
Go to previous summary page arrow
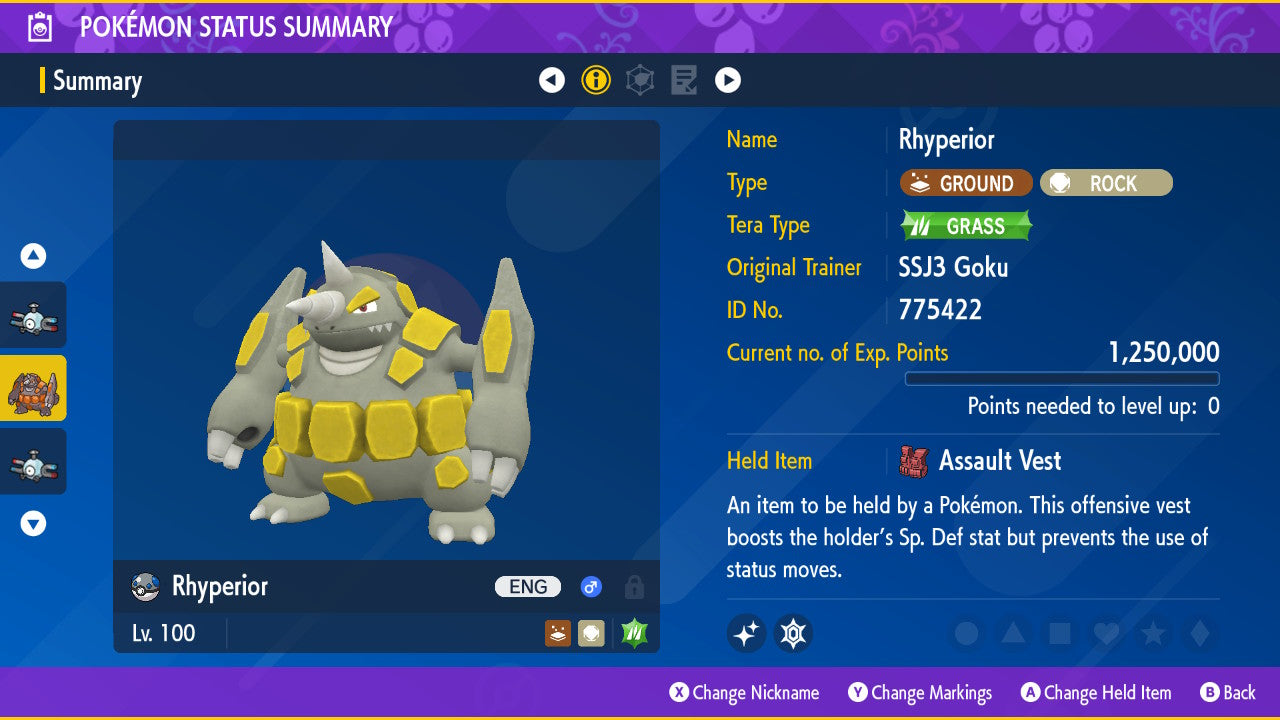(552, 80)
